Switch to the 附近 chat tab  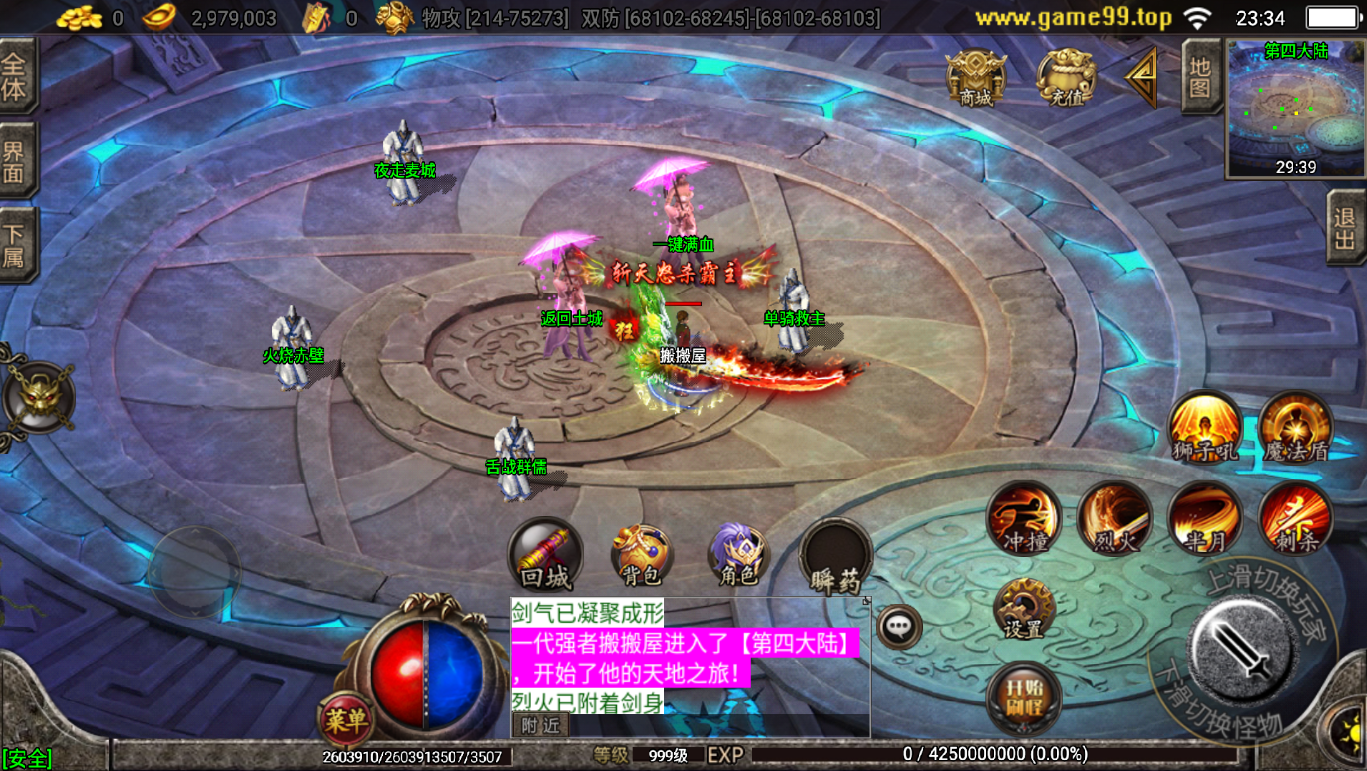[x=541, y=726]
